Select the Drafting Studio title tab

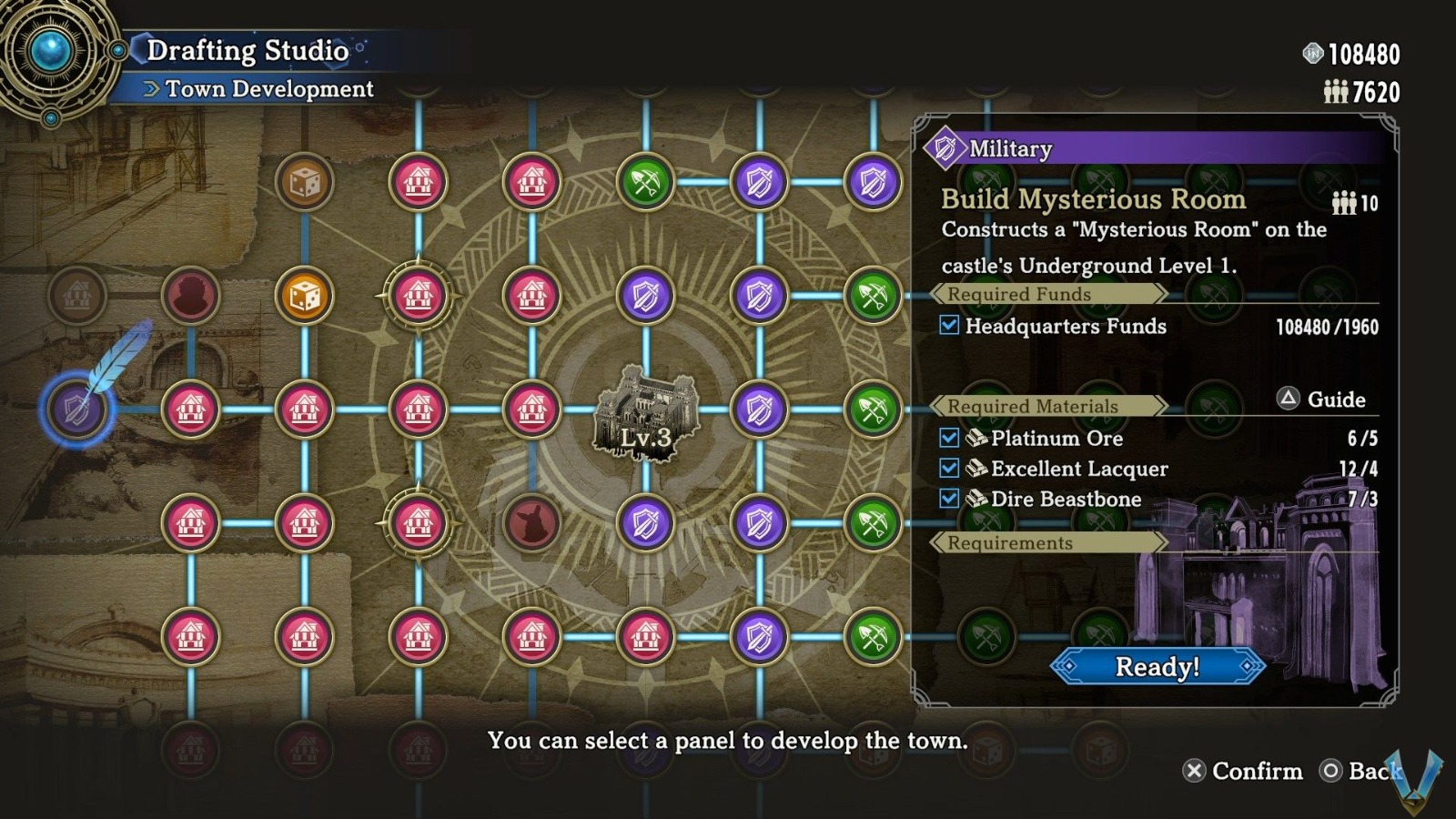point(248,51)
